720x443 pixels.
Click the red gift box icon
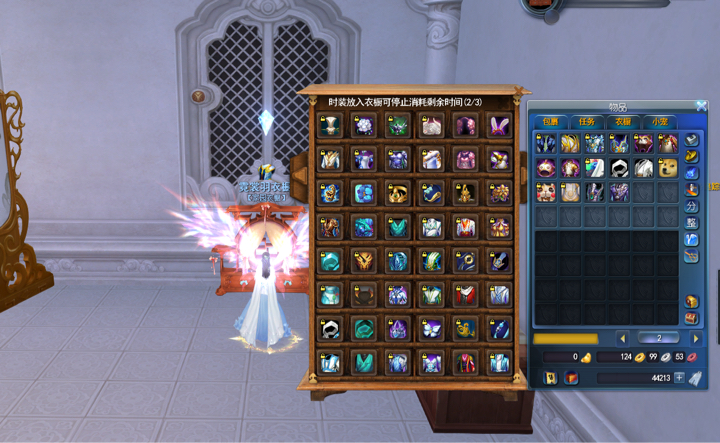[x=571, y=378]
